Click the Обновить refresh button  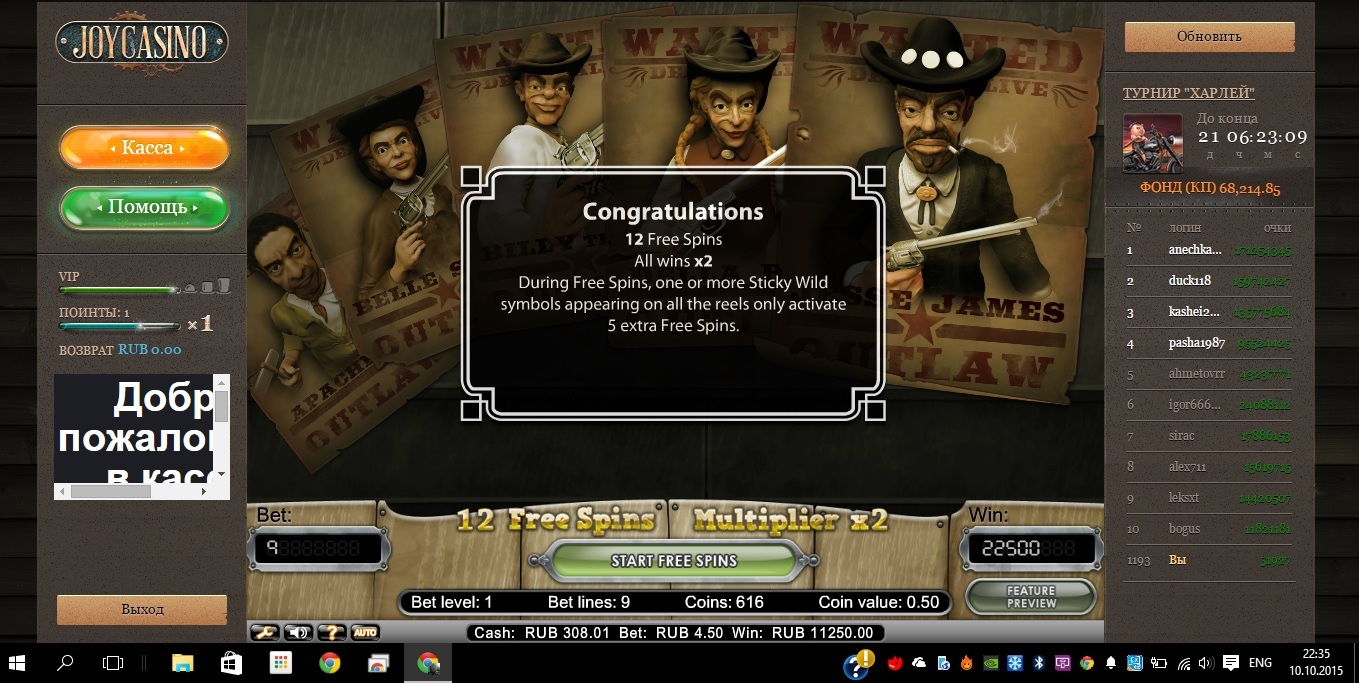click(x=1209, y=37)
